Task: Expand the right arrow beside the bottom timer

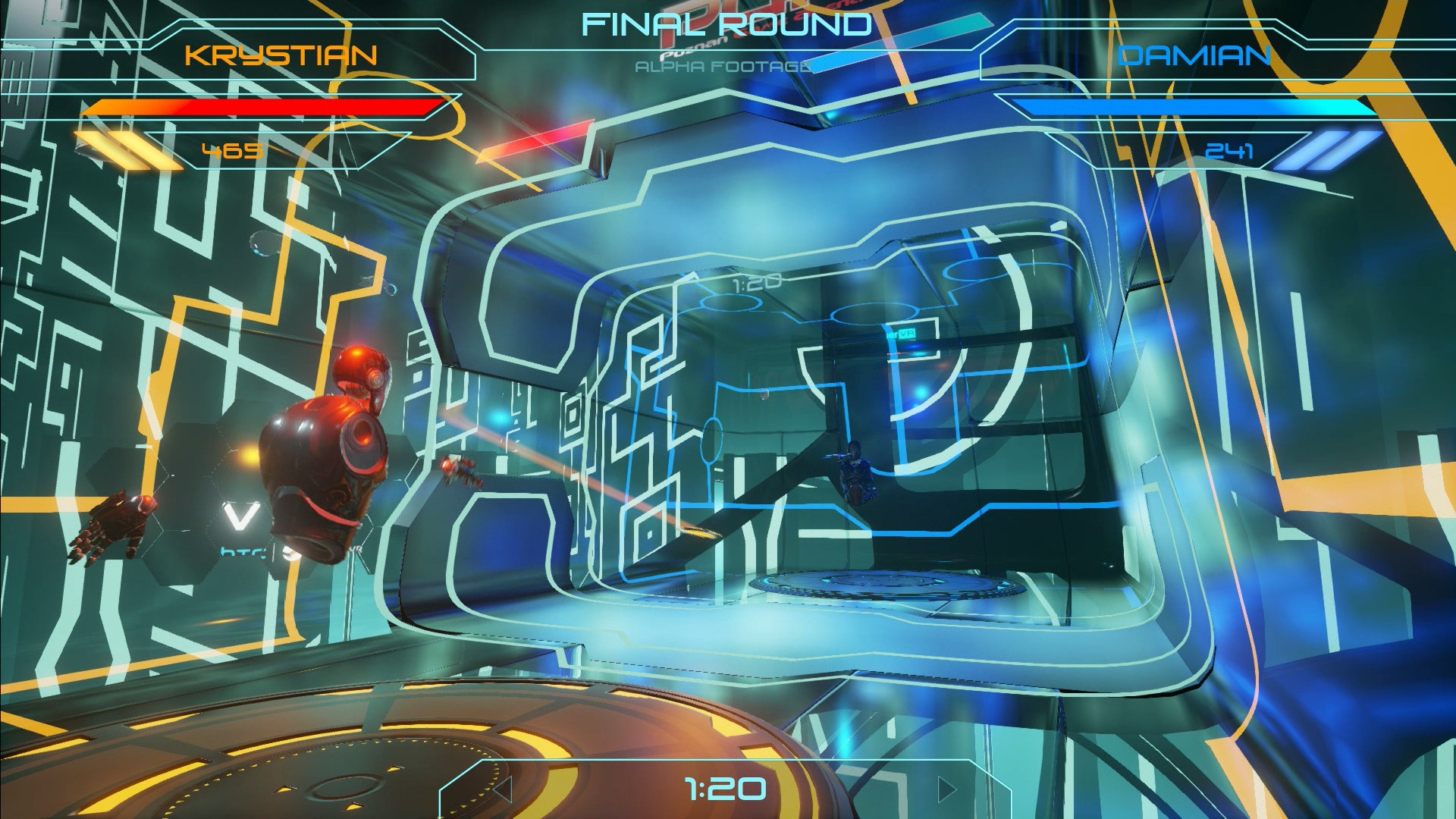Action: tap(944, 789)
